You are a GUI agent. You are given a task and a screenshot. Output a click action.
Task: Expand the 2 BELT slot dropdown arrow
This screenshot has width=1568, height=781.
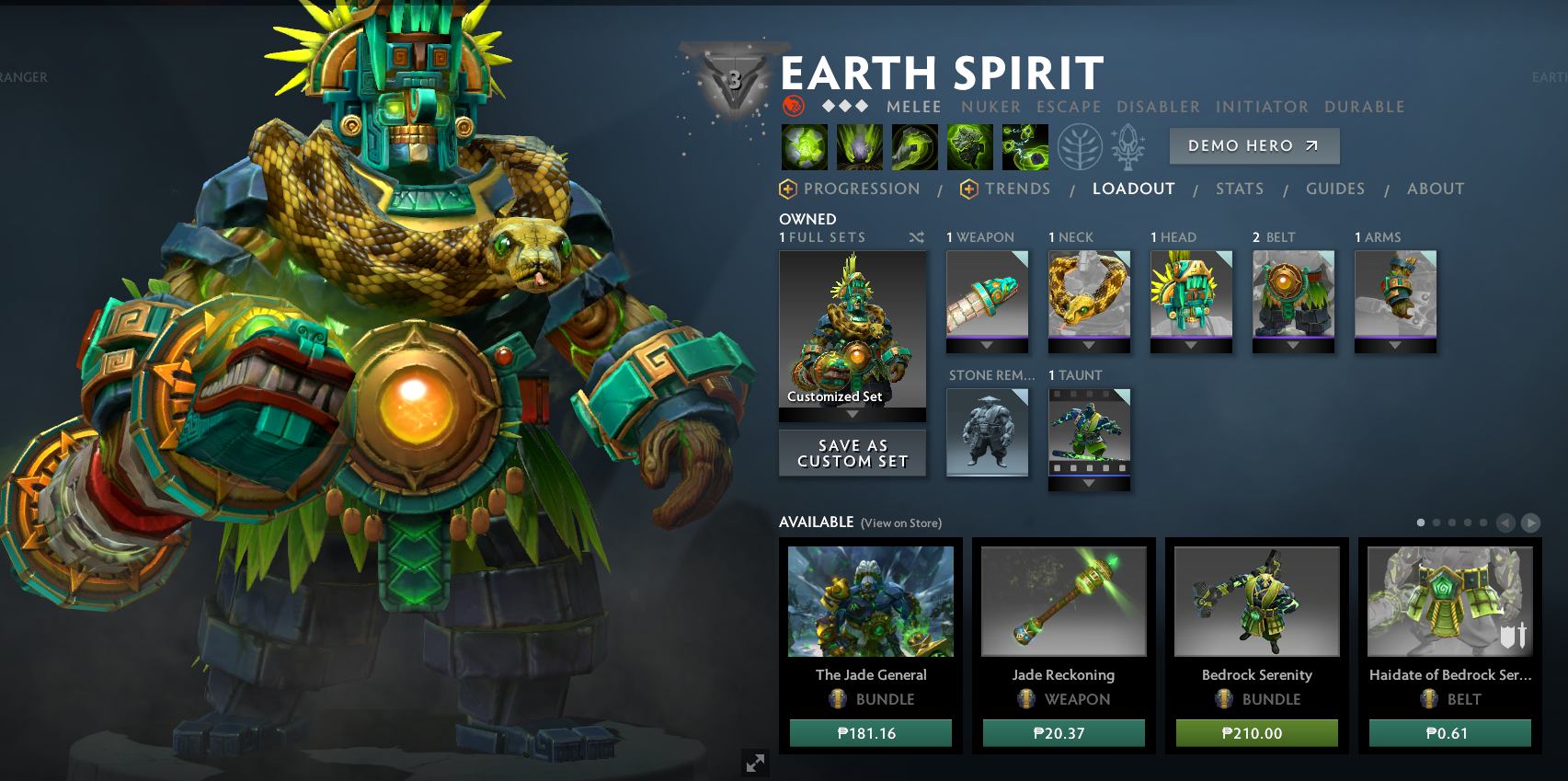tap(1293, 345)
